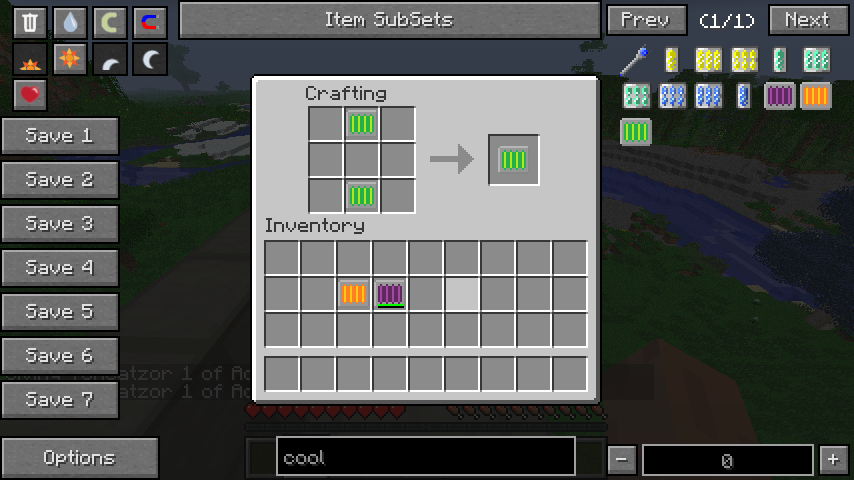
Task: Choose the blue-tipped wand in the item panel
Action: [634, 60]
